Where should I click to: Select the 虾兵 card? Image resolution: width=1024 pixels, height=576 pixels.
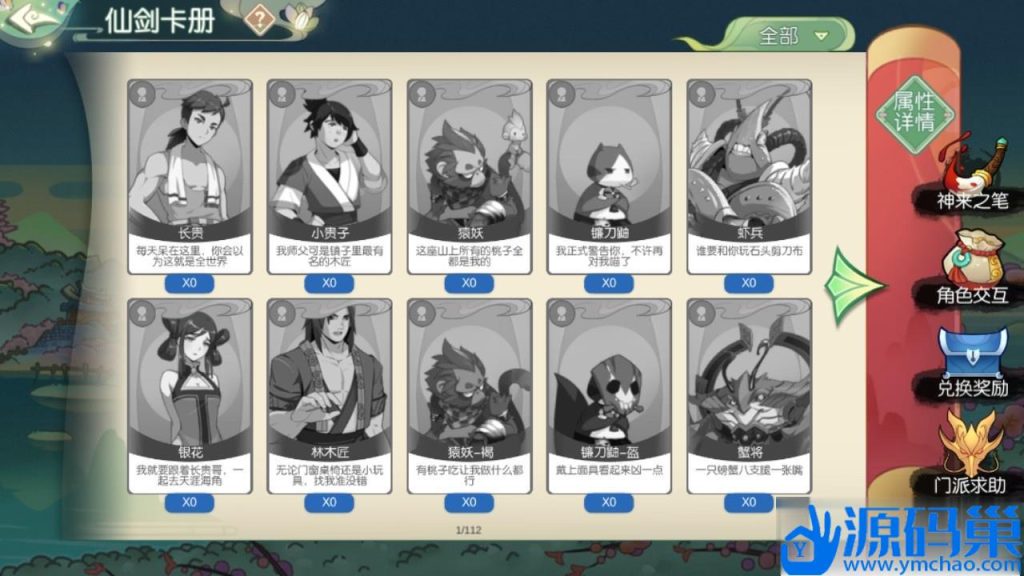point(749,175)
